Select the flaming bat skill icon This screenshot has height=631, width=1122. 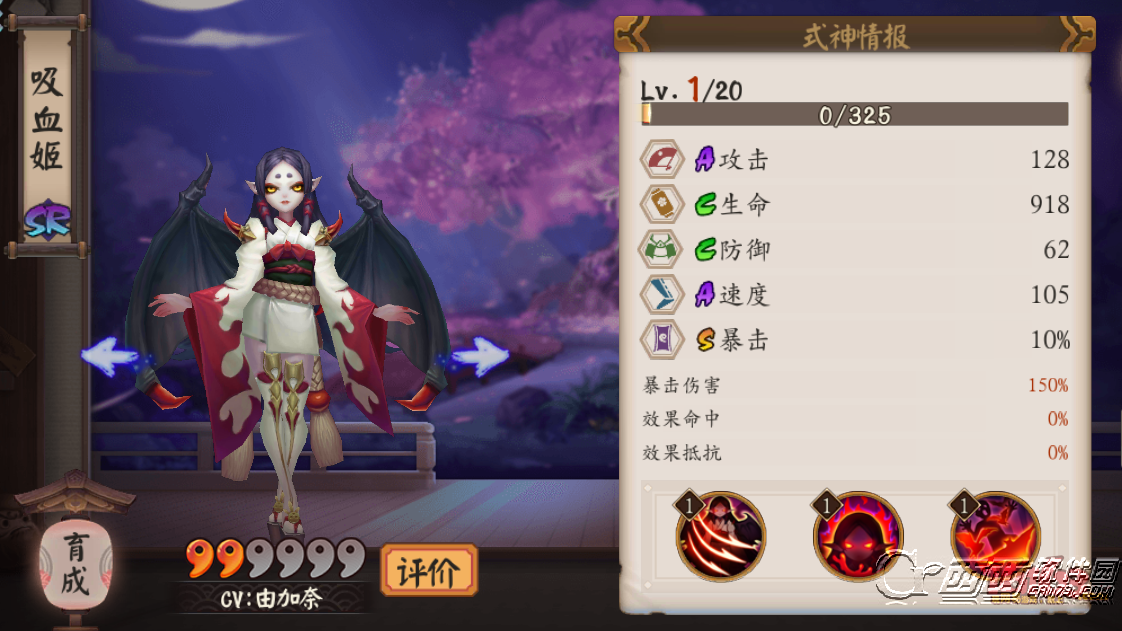(x=995, y=537)
